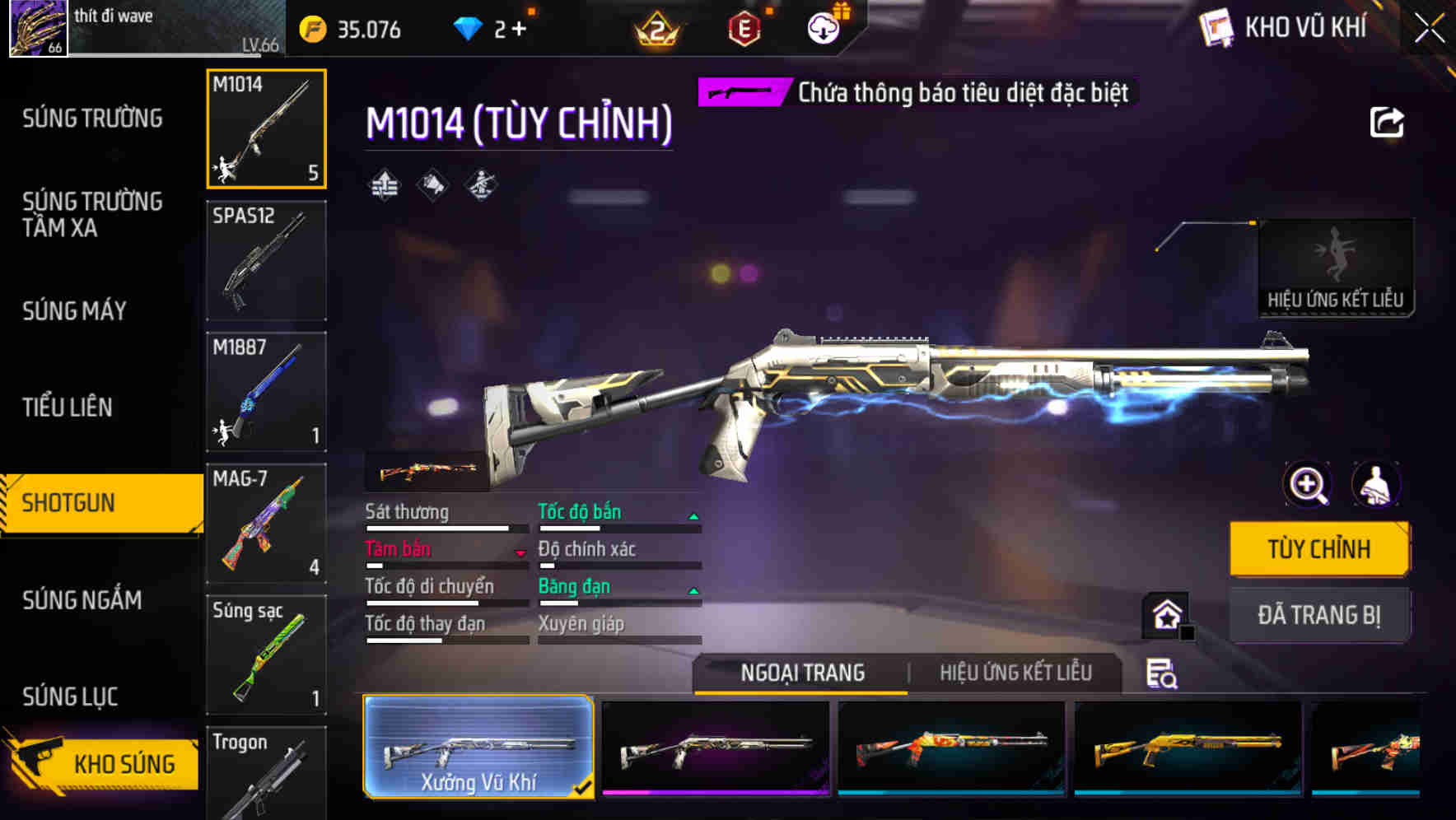Select the SPAS12 weapon thumbnail
Viewport: 1456px width, 820px height.
coord(266,260)
